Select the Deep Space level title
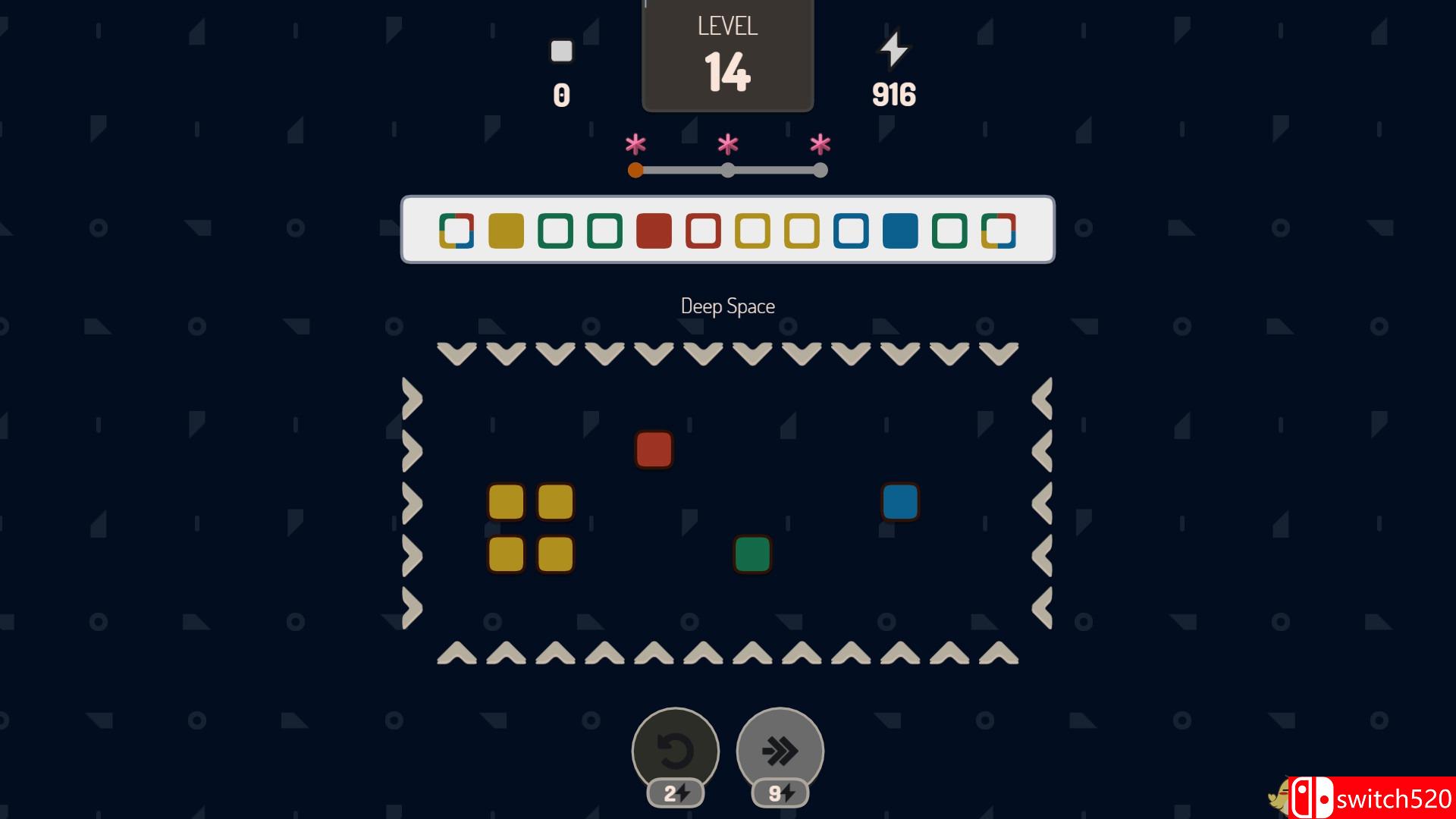1456x819 pixels. [727, 306]
